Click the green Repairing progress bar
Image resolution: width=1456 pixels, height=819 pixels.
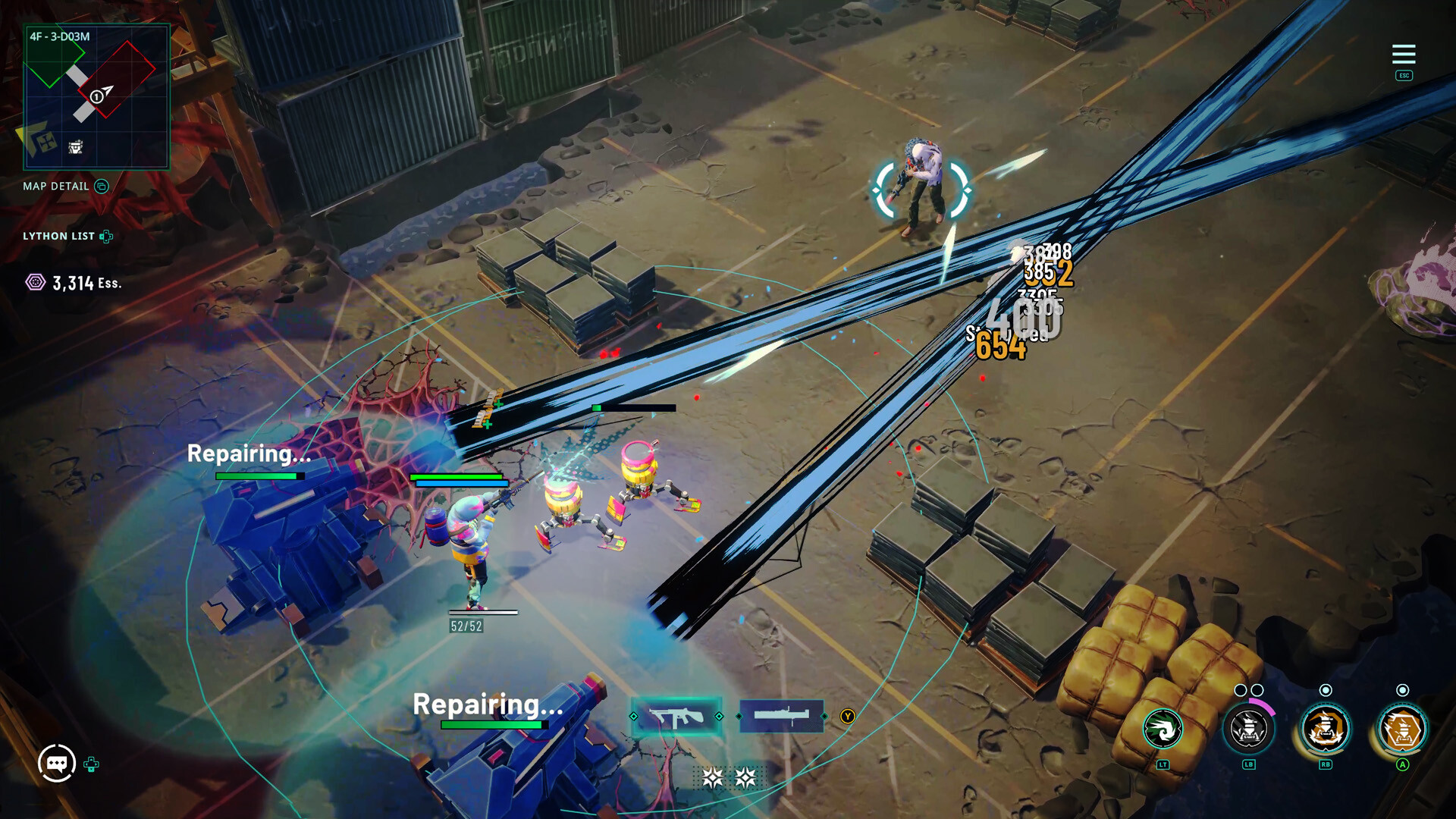click(258, 475)
